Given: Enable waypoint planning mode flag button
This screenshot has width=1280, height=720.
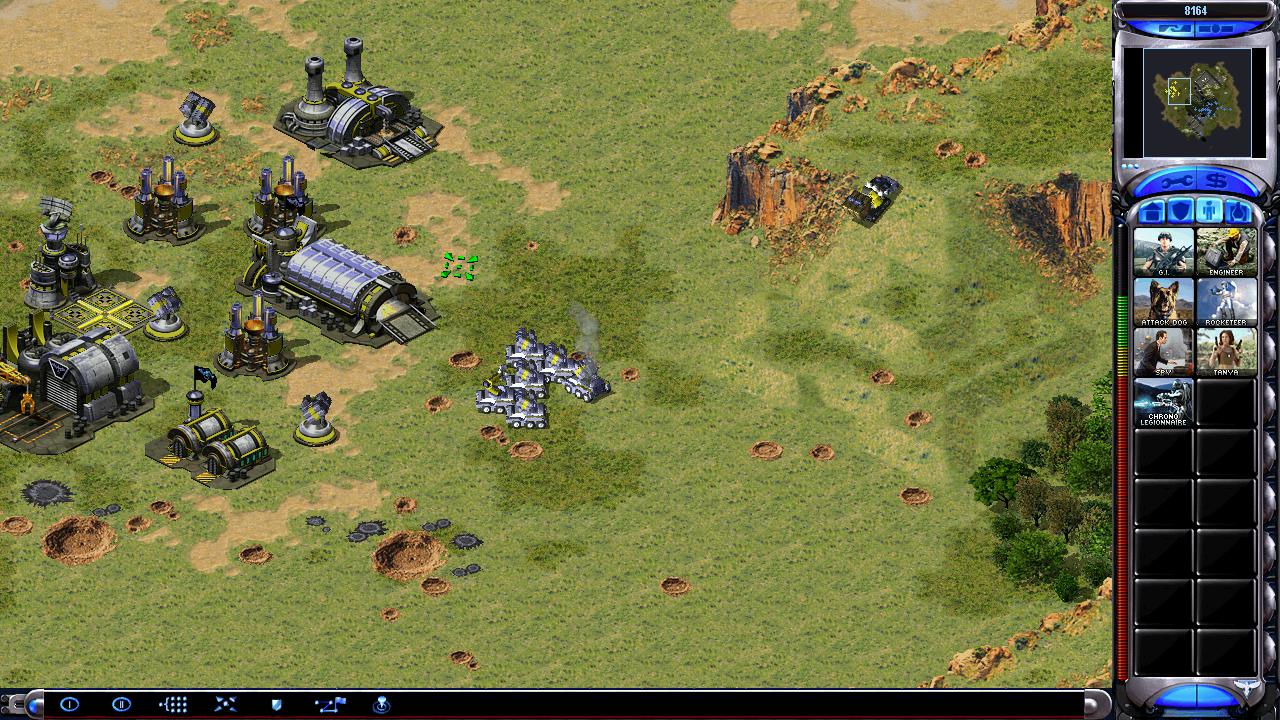Looking at the screenshot, I should pos(329,704).
